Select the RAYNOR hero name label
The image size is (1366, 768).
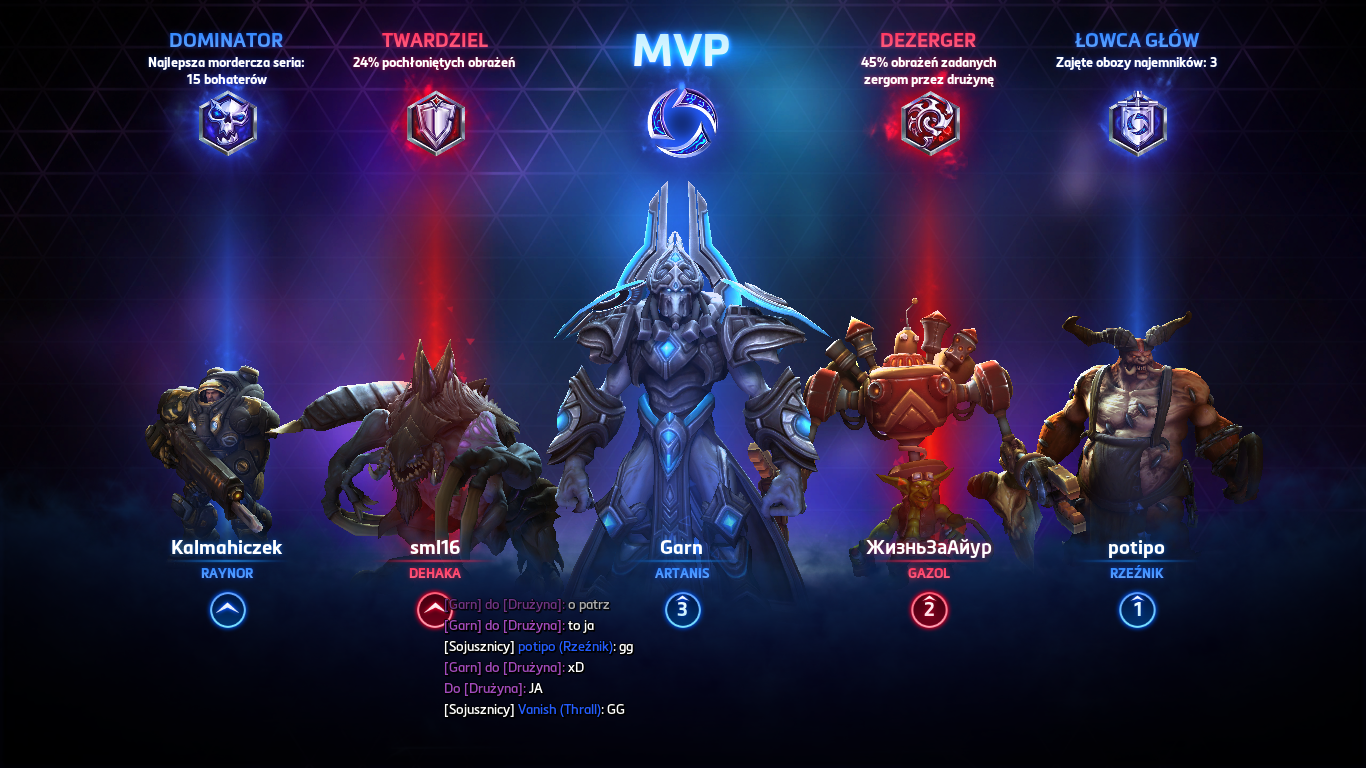[227, 573]
